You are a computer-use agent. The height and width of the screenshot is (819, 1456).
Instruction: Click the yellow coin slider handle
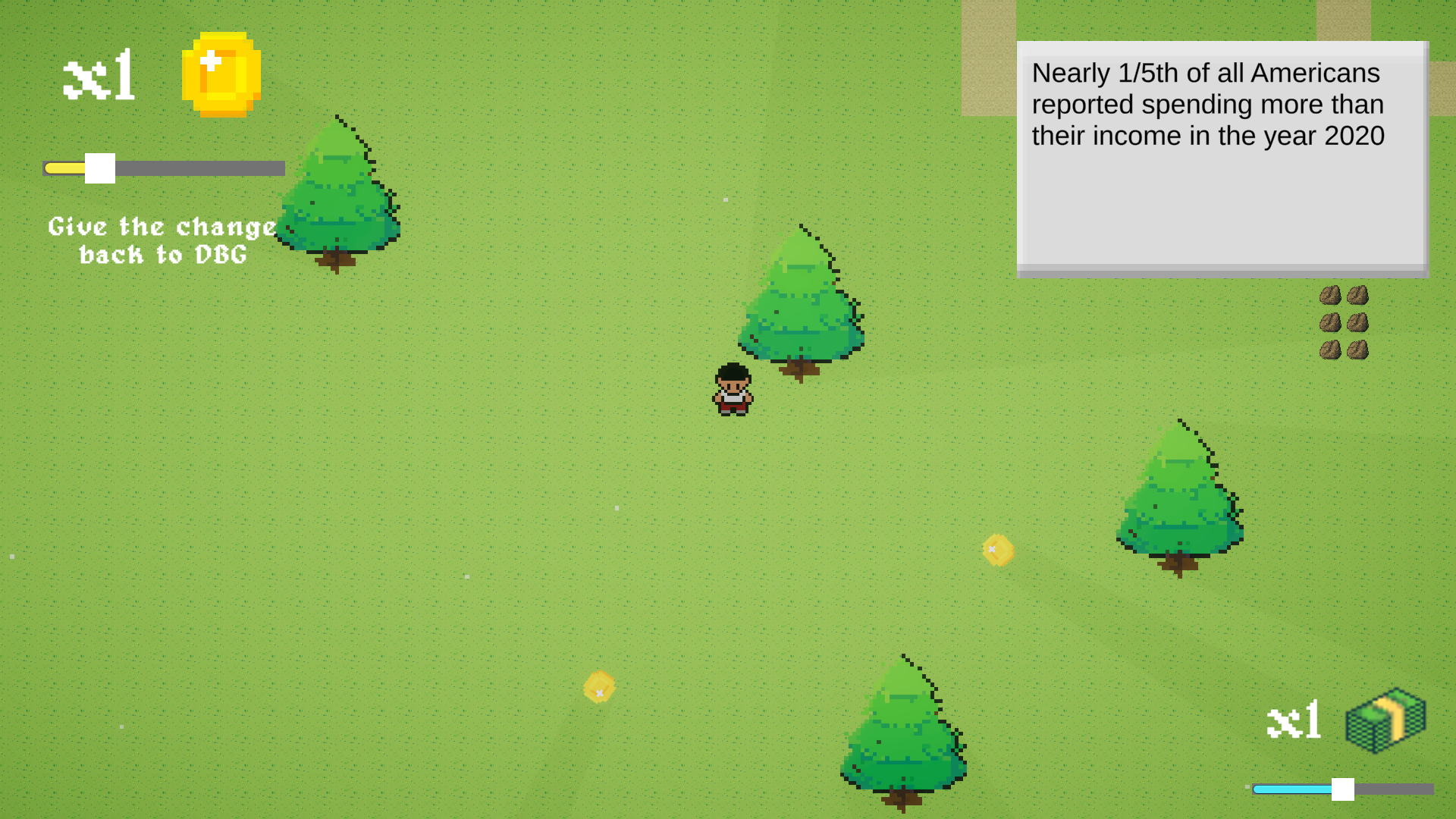point(100,168)
